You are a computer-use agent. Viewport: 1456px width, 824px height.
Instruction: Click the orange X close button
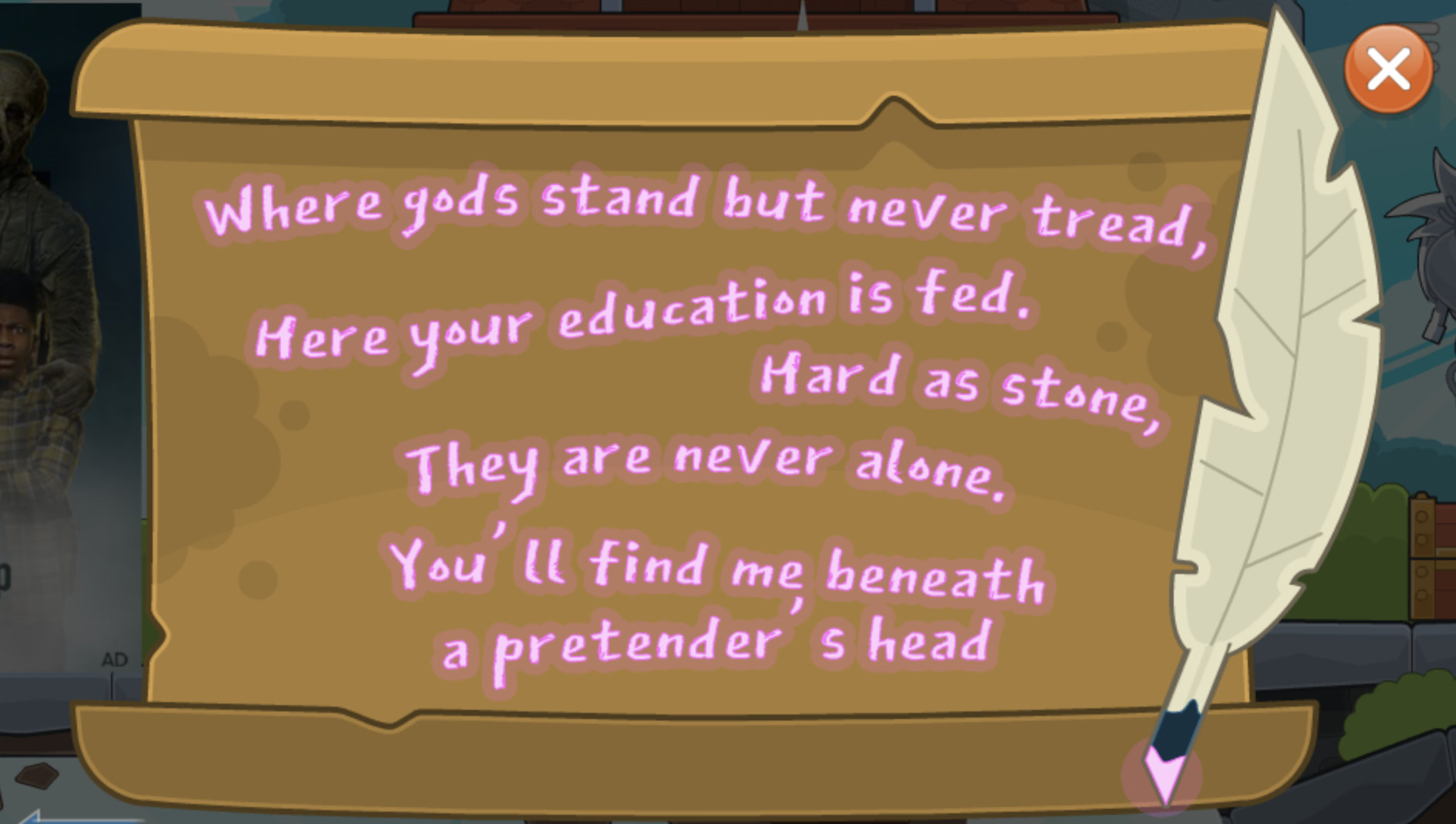pos(1387,72)
